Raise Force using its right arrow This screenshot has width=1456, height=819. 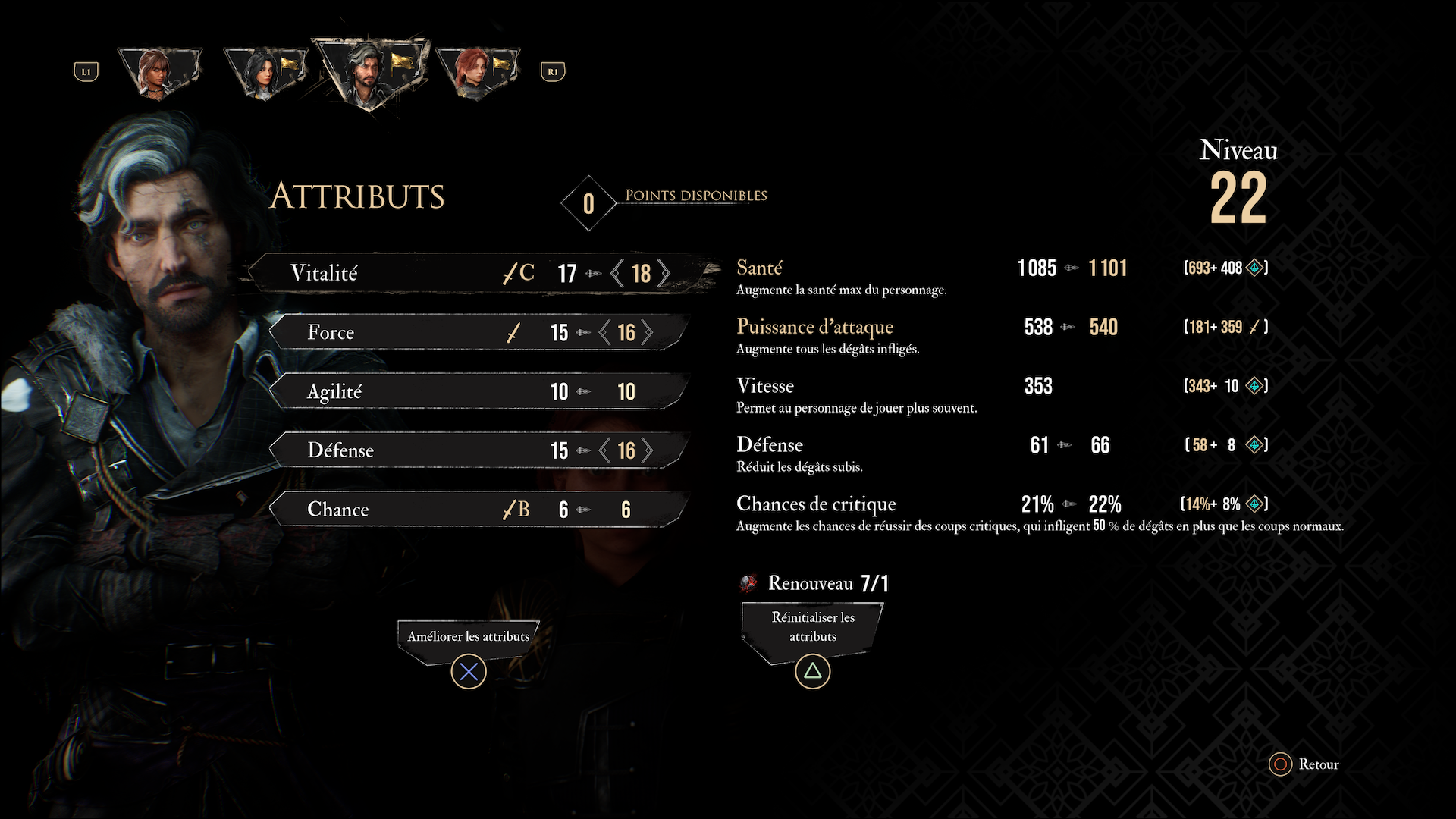point(648,332)
